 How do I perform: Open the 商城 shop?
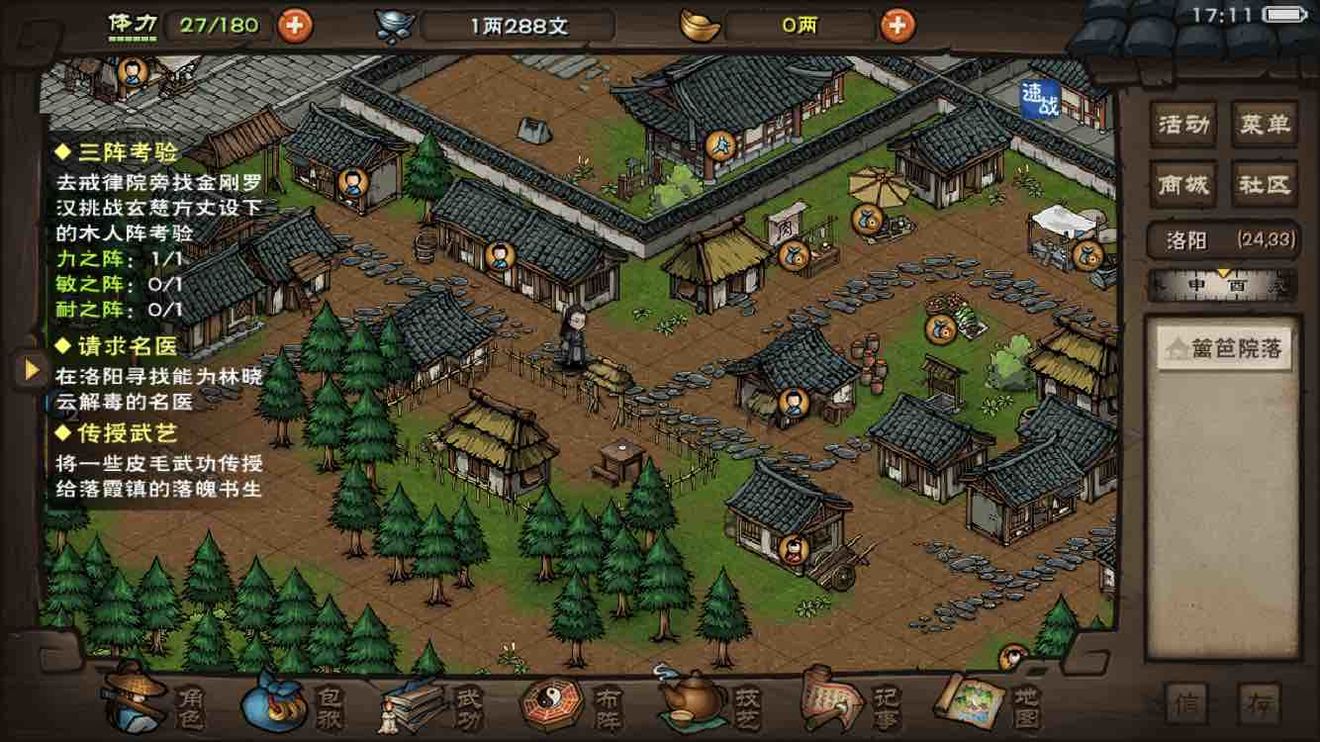(x=1183, y=185)
